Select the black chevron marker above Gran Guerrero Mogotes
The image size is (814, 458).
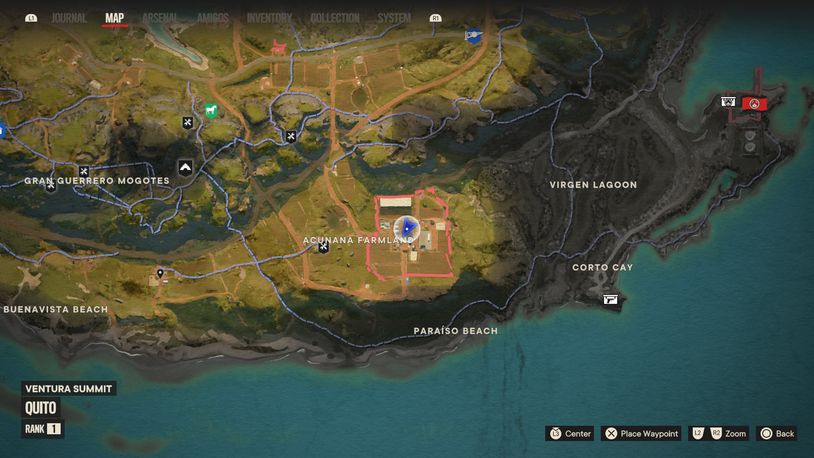(x=185, y=167)
